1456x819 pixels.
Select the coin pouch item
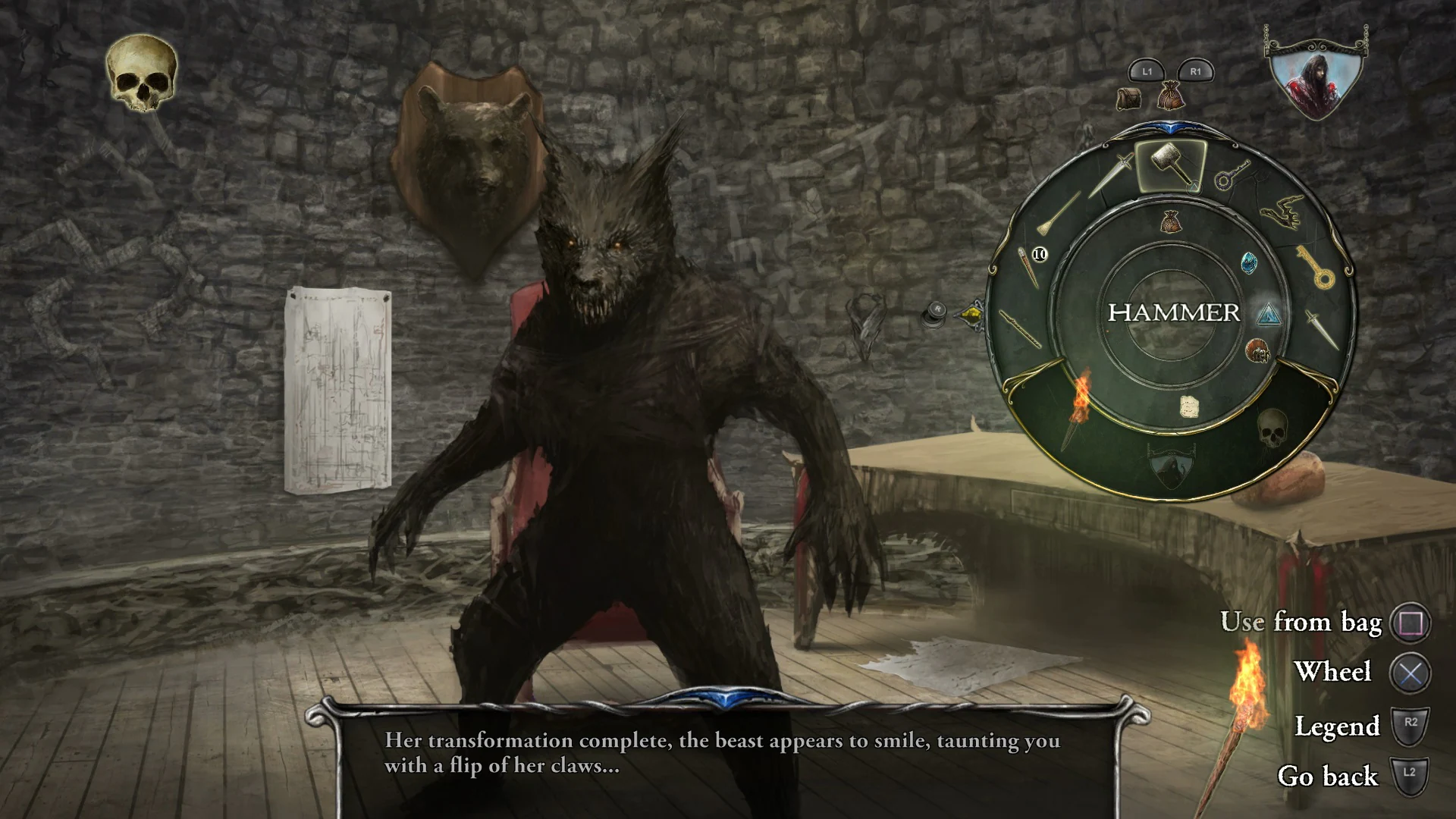1172,220
